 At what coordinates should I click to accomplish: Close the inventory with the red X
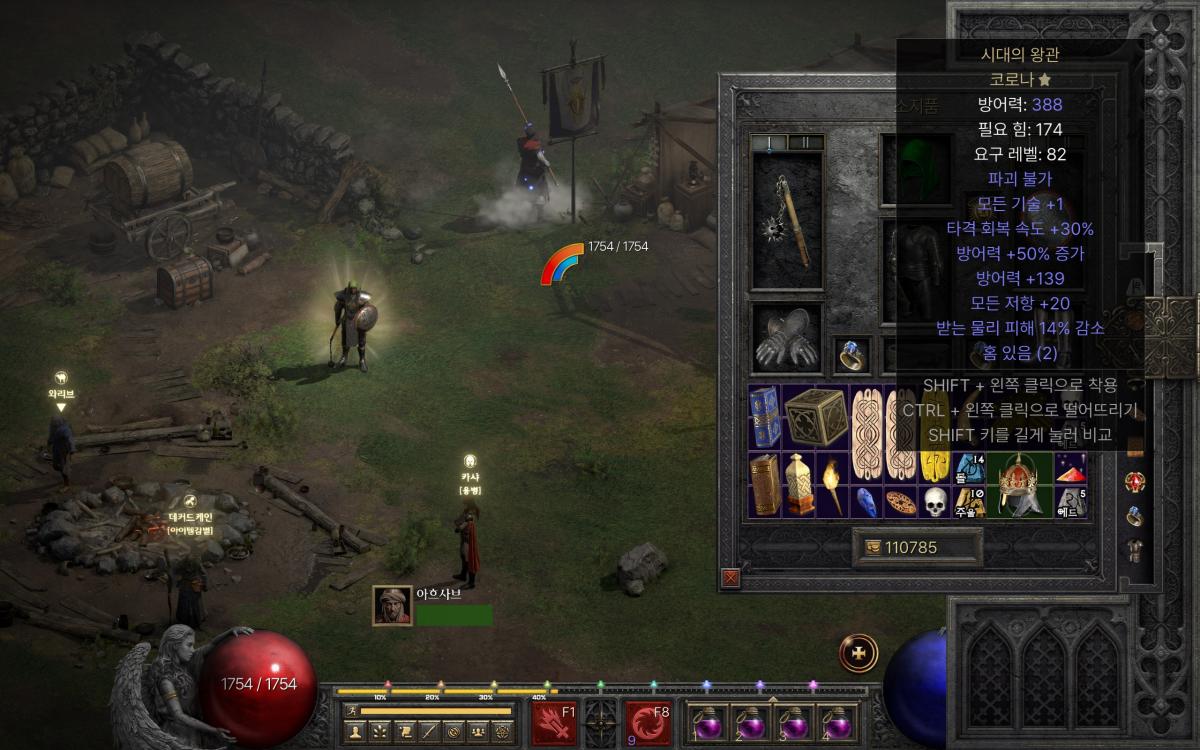pos(731,577)
